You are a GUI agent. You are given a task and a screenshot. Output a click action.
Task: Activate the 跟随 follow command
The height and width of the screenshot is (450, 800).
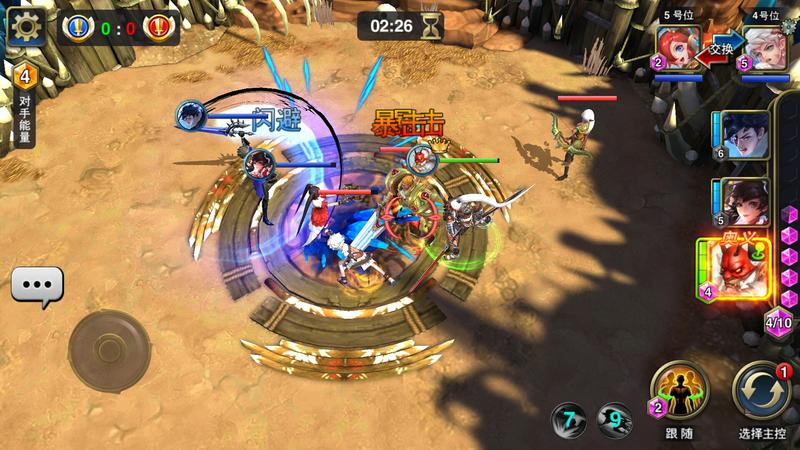point(679,390)
